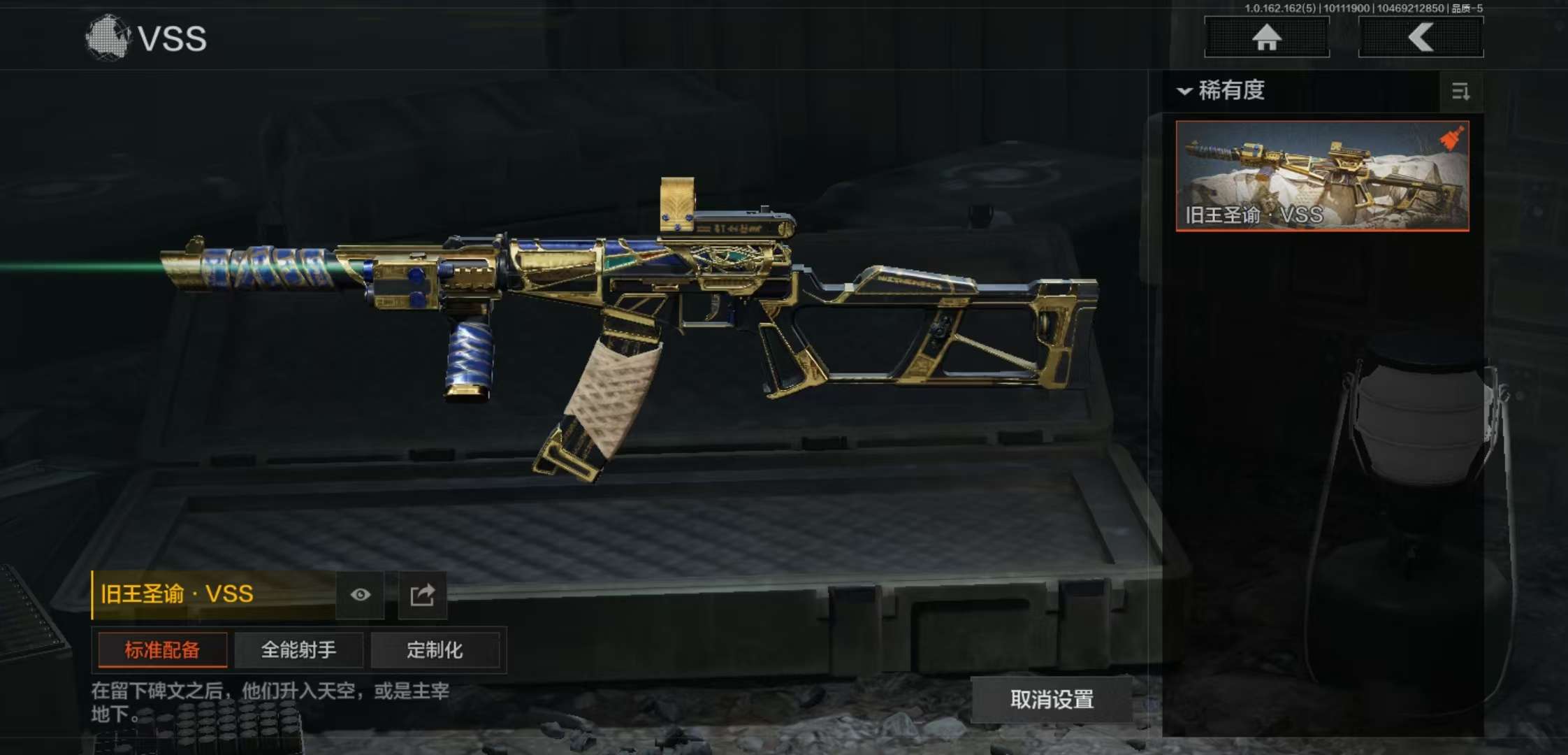The width and height of the screenshot is (1568, 755).
Task: Go back with the arrow button
Action: pyautogui.click(x=1421, y=37)
